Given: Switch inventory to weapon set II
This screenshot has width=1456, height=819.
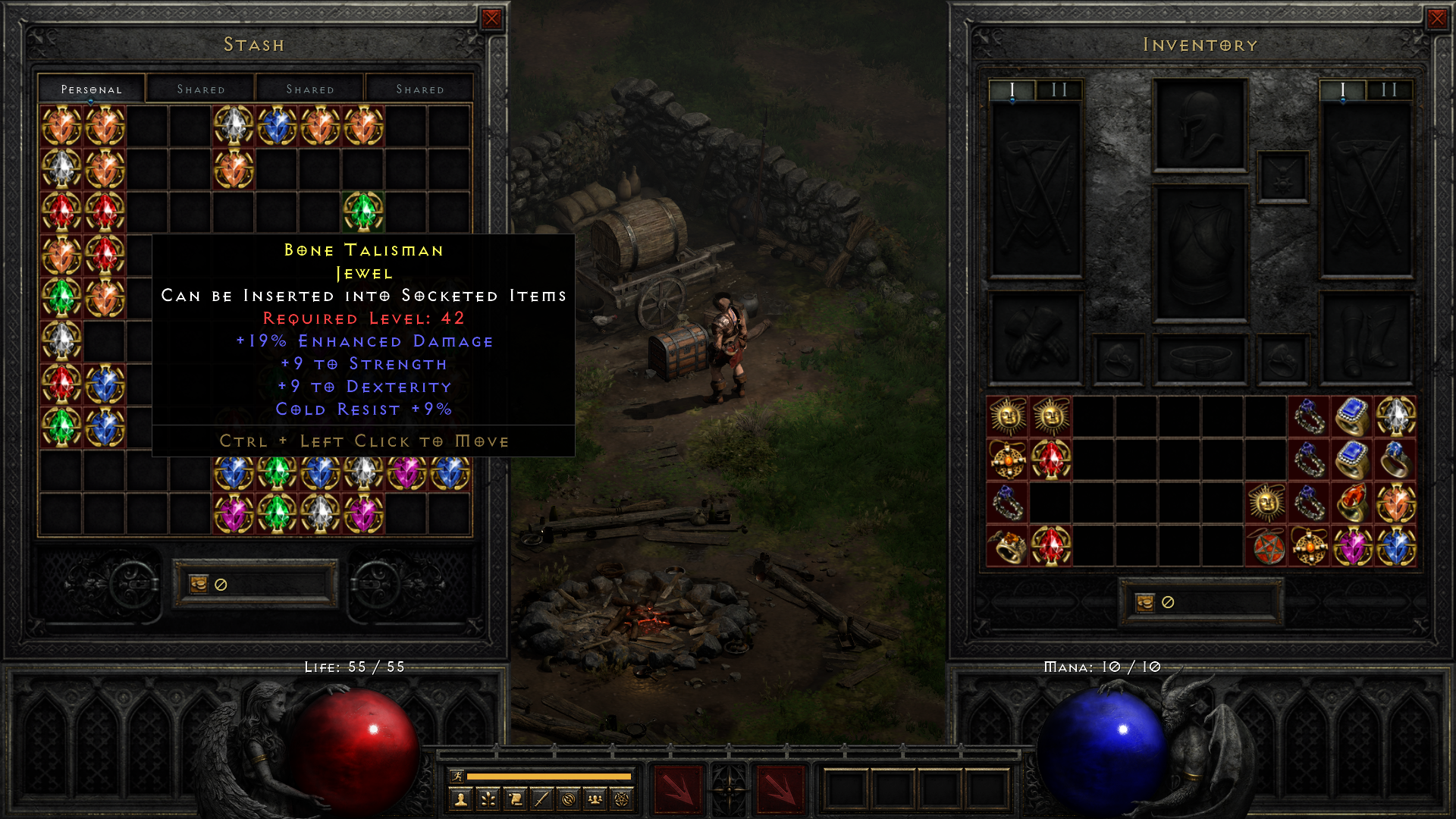Looking at the screenshot, I should 1389,89.
